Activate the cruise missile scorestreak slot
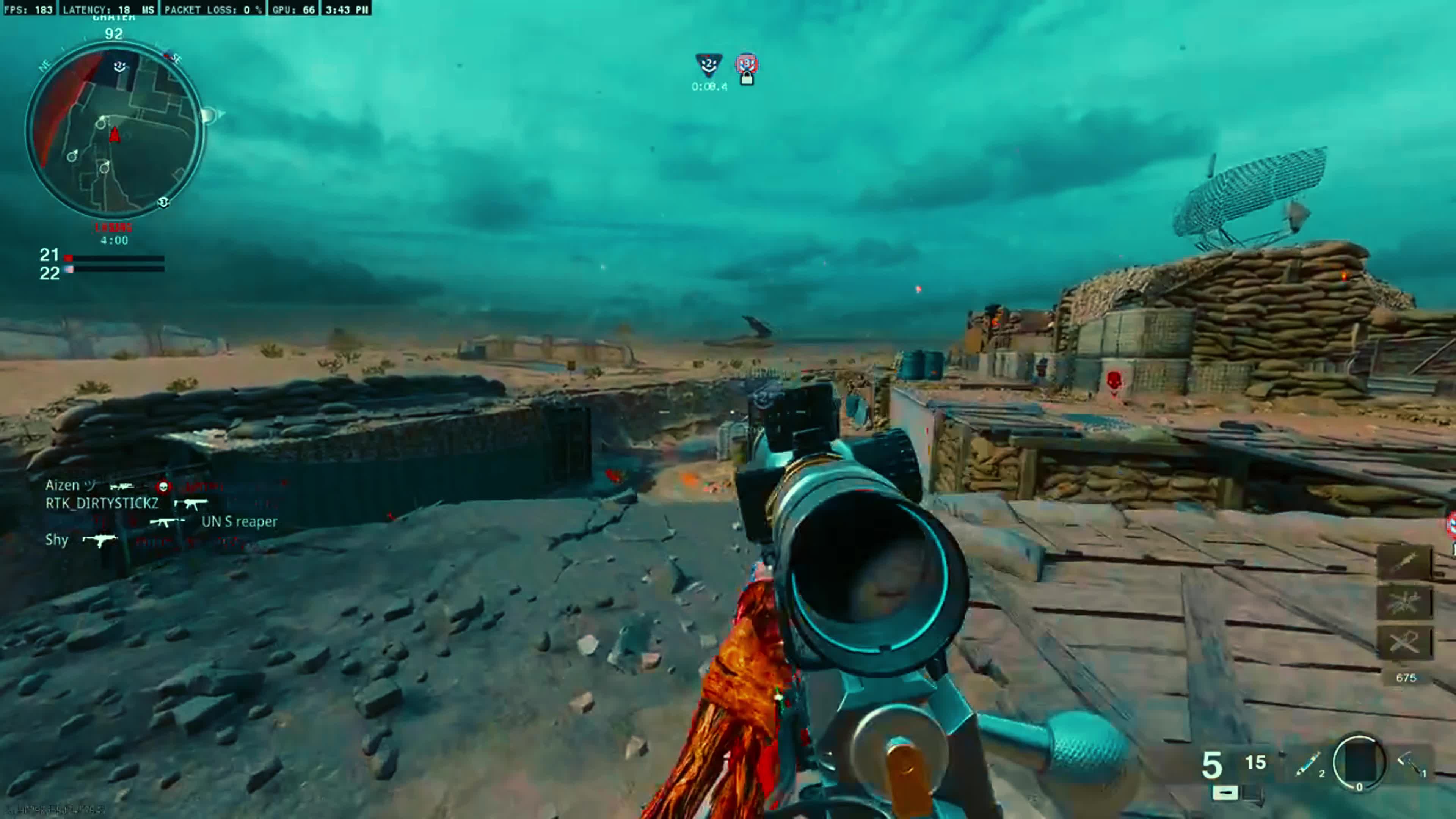Viewport: 1456px width, 819px height. (1404, 562)
